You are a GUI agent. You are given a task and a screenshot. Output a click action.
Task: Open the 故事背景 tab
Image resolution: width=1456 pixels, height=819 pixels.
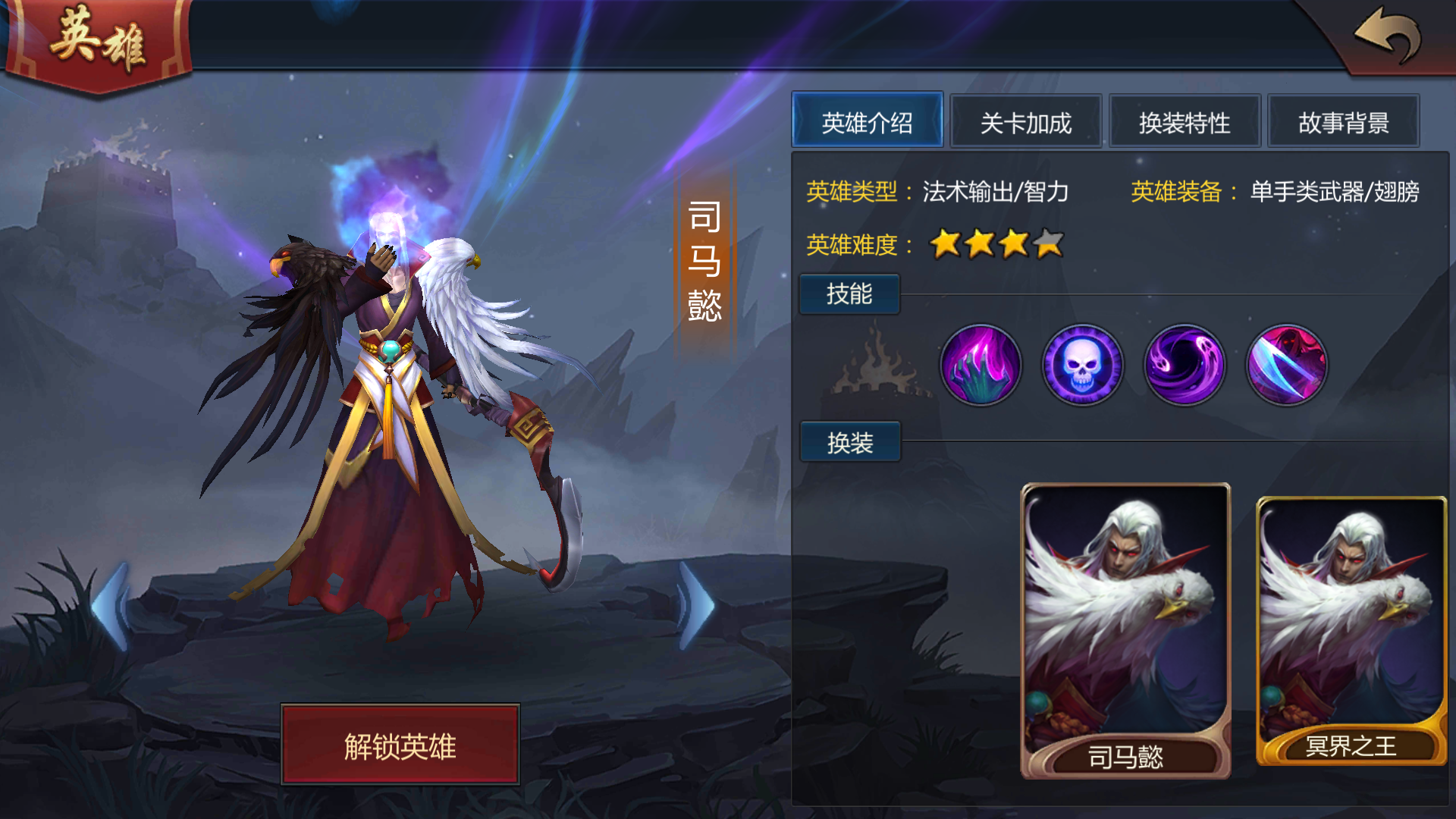click(x=1344, y=121)
